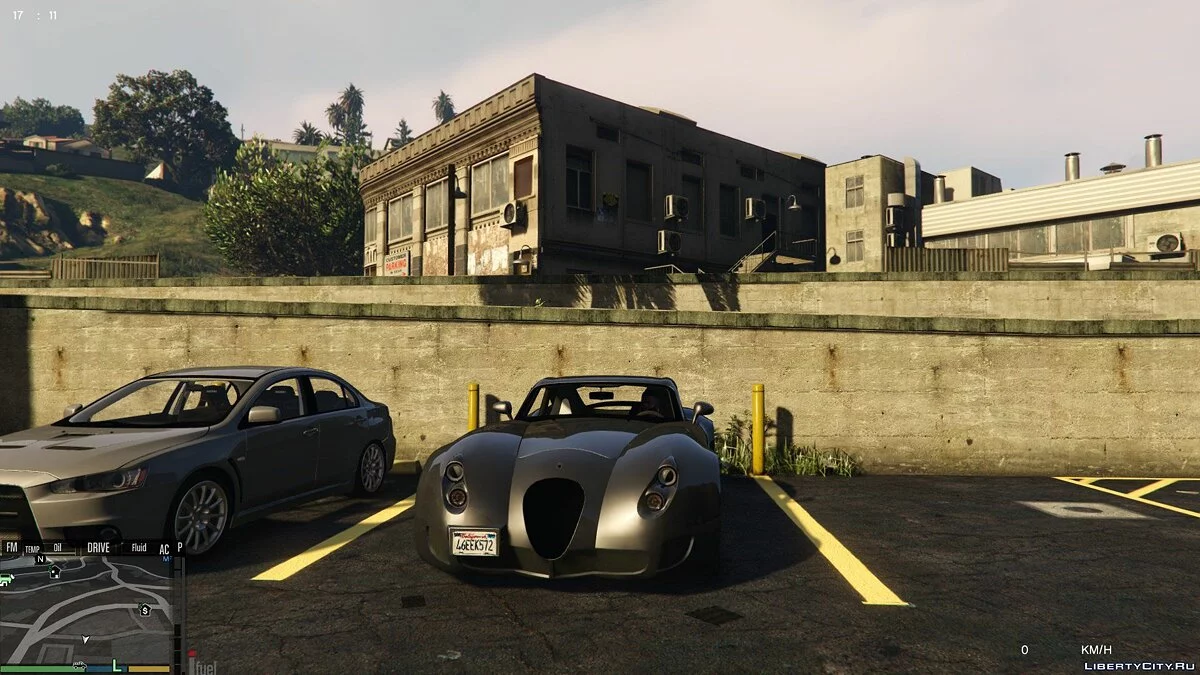1200x675 pixels.
Task: Open the LibertyCity.Ru watermark link
Action: click(x=1138, y=665)
